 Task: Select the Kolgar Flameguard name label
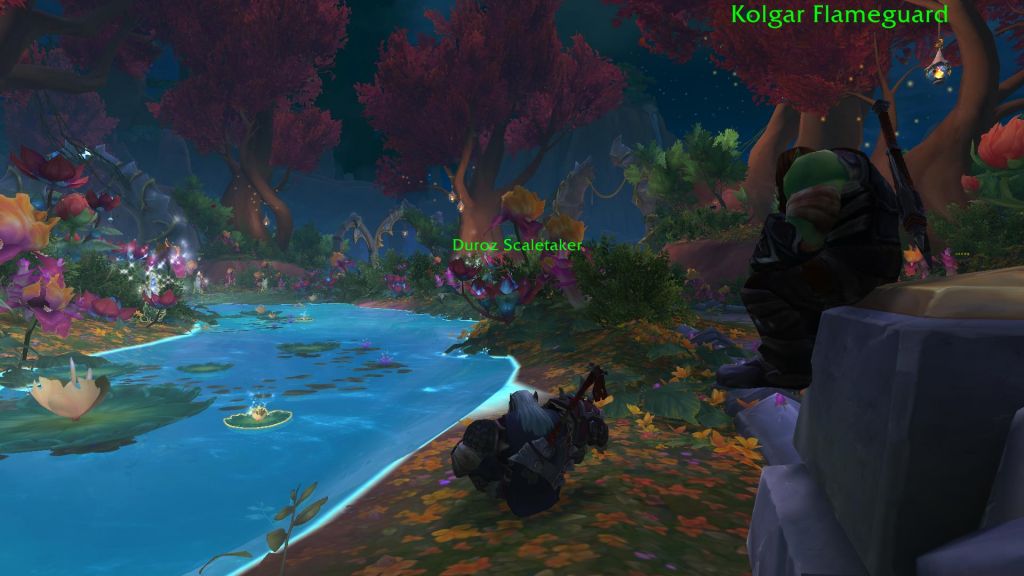[x=839, y=14]
